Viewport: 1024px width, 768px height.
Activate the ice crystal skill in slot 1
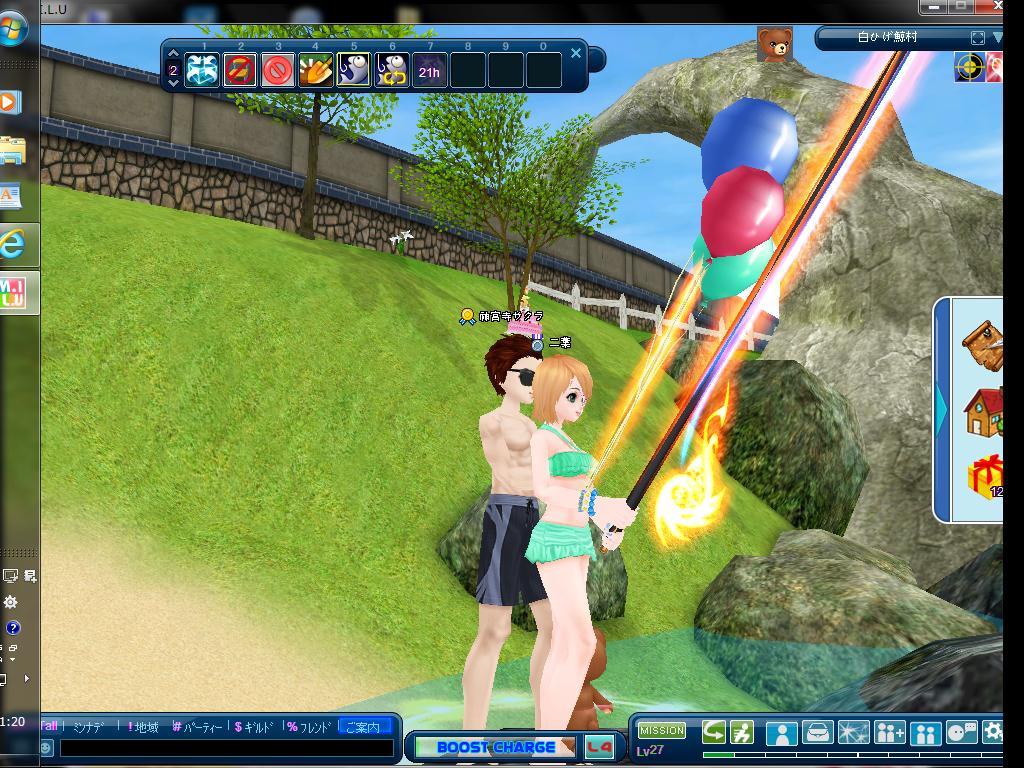[x=202, y=71]
